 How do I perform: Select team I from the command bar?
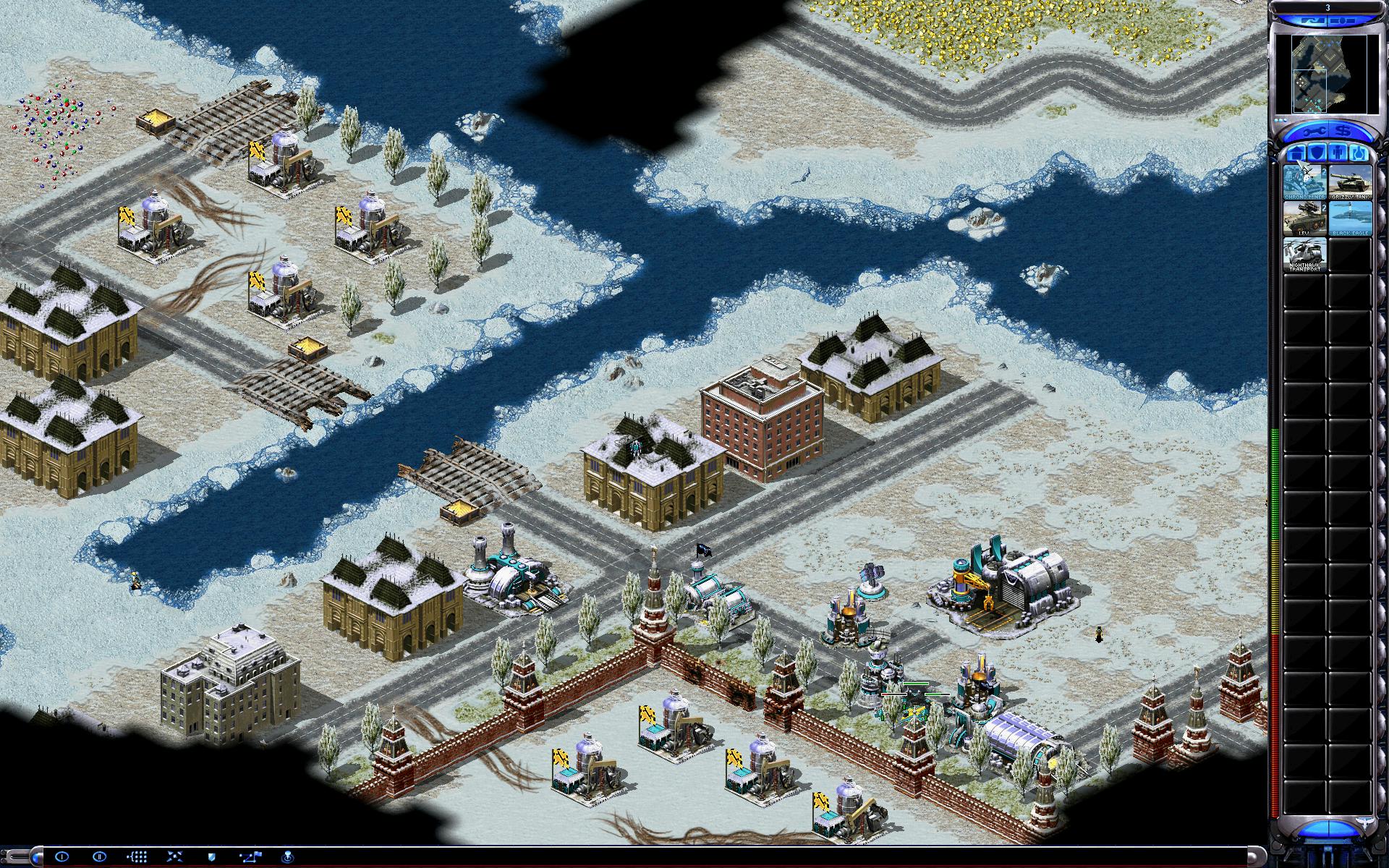(61, 856)
